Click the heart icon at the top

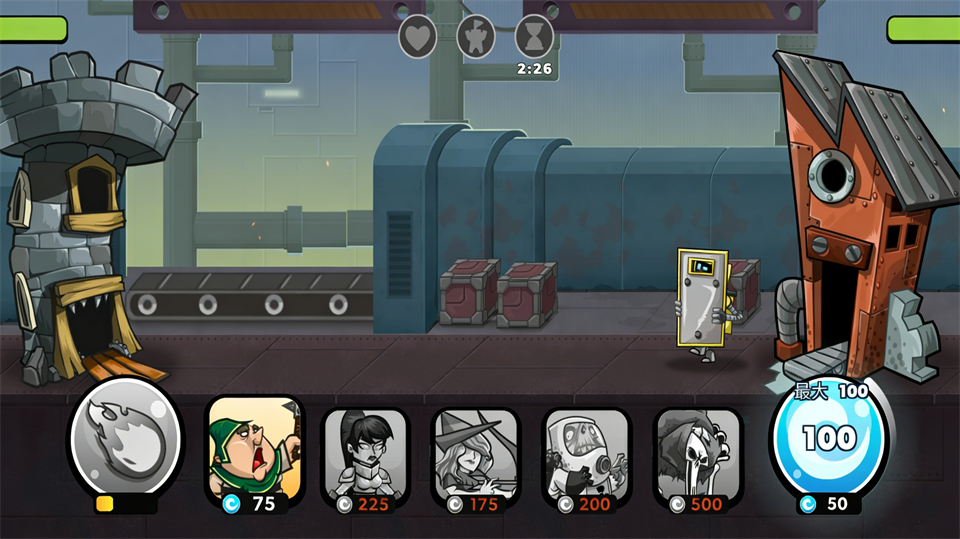[418, 38]
